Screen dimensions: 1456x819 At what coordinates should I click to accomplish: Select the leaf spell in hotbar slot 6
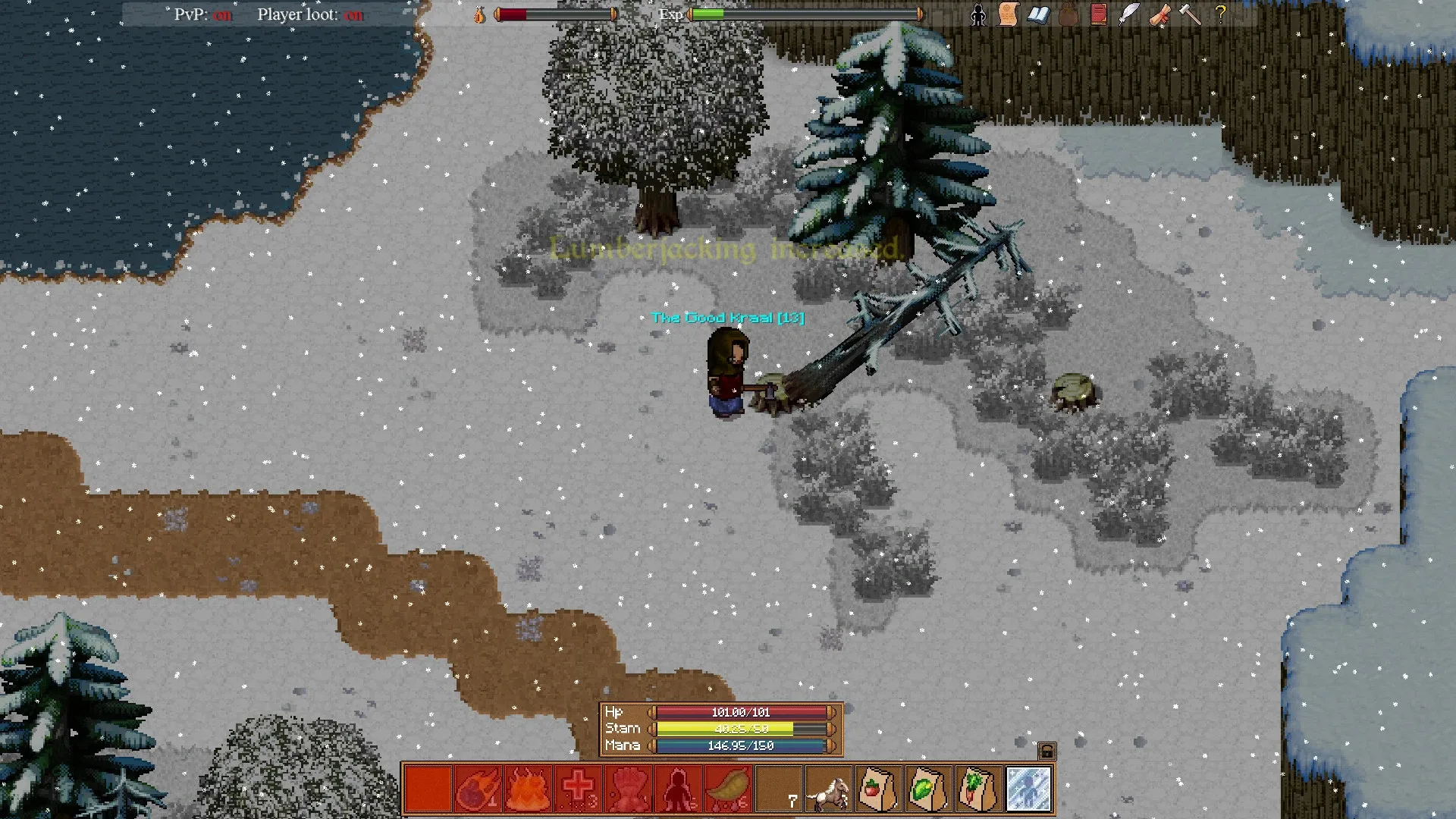tap(728, 789)
